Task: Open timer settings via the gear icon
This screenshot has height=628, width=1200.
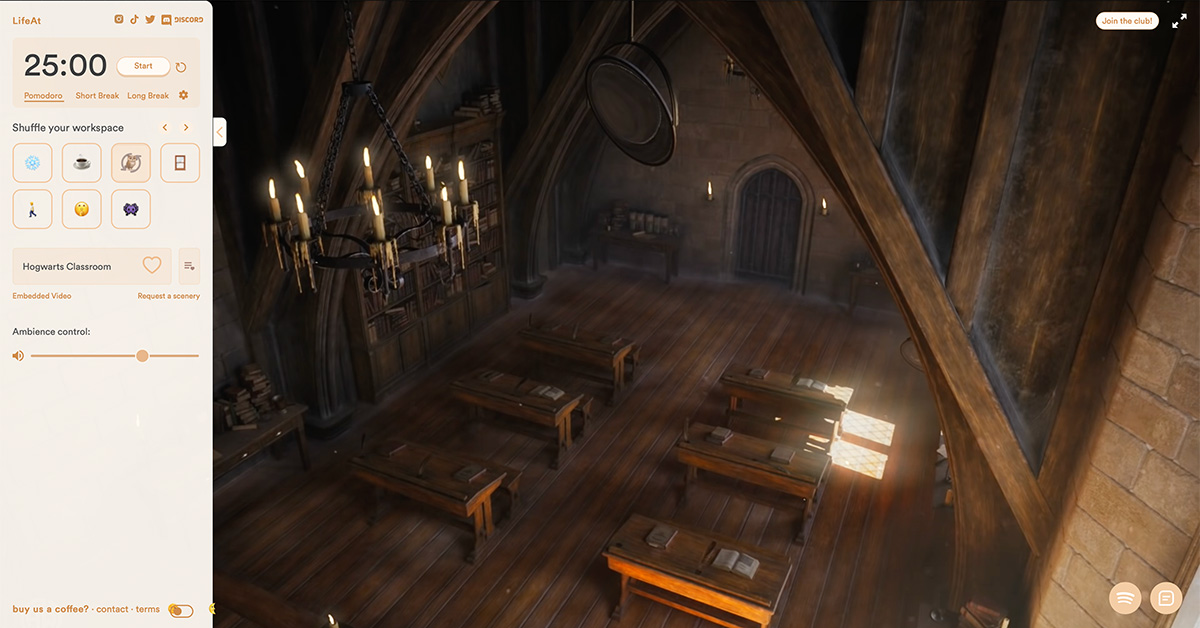Action: (x=184, y=95)
